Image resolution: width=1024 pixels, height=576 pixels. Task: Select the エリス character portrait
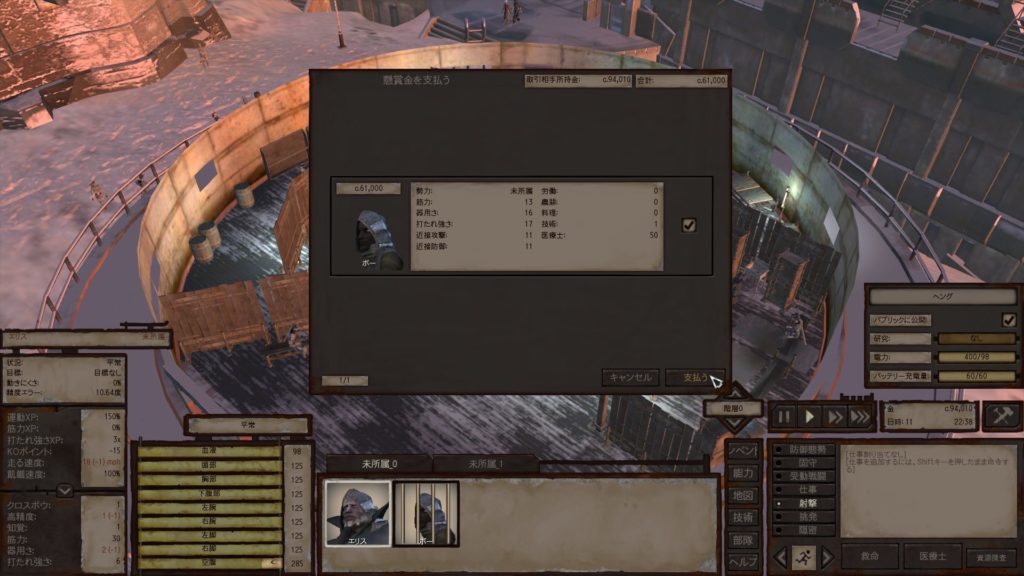click(357, 513)
